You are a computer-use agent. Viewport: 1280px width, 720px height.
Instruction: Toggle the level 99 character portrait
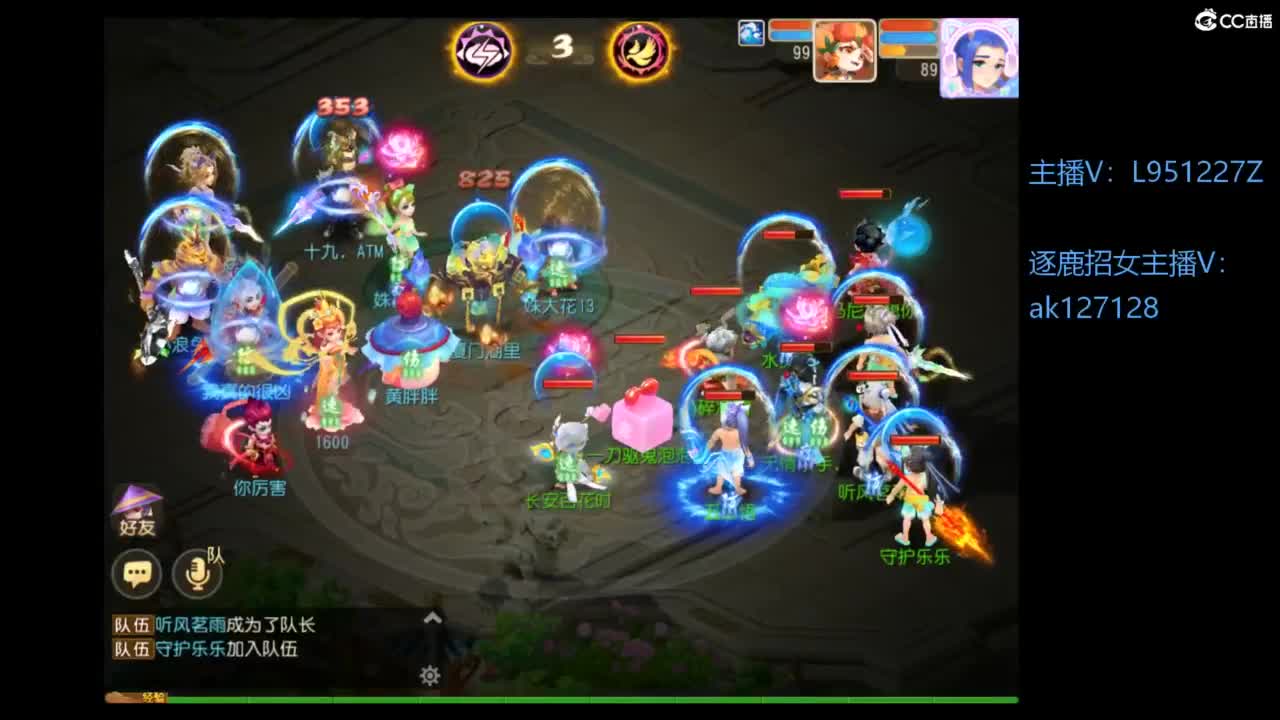(846, 52)
